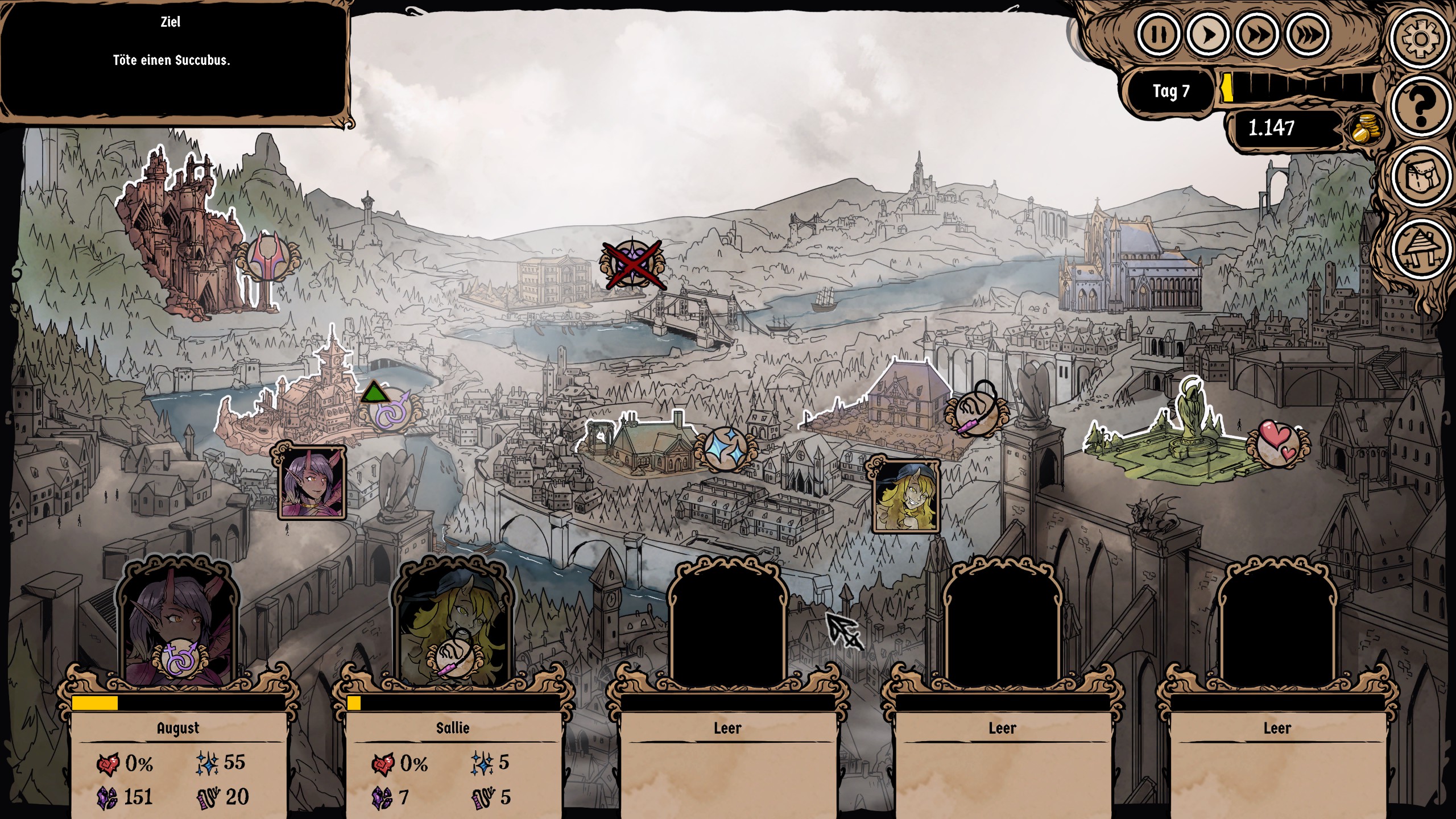The height and width of the screenshot is (819, 1456).
Task: Choose Sallie's character portrait card
Action: pos(453,626)
